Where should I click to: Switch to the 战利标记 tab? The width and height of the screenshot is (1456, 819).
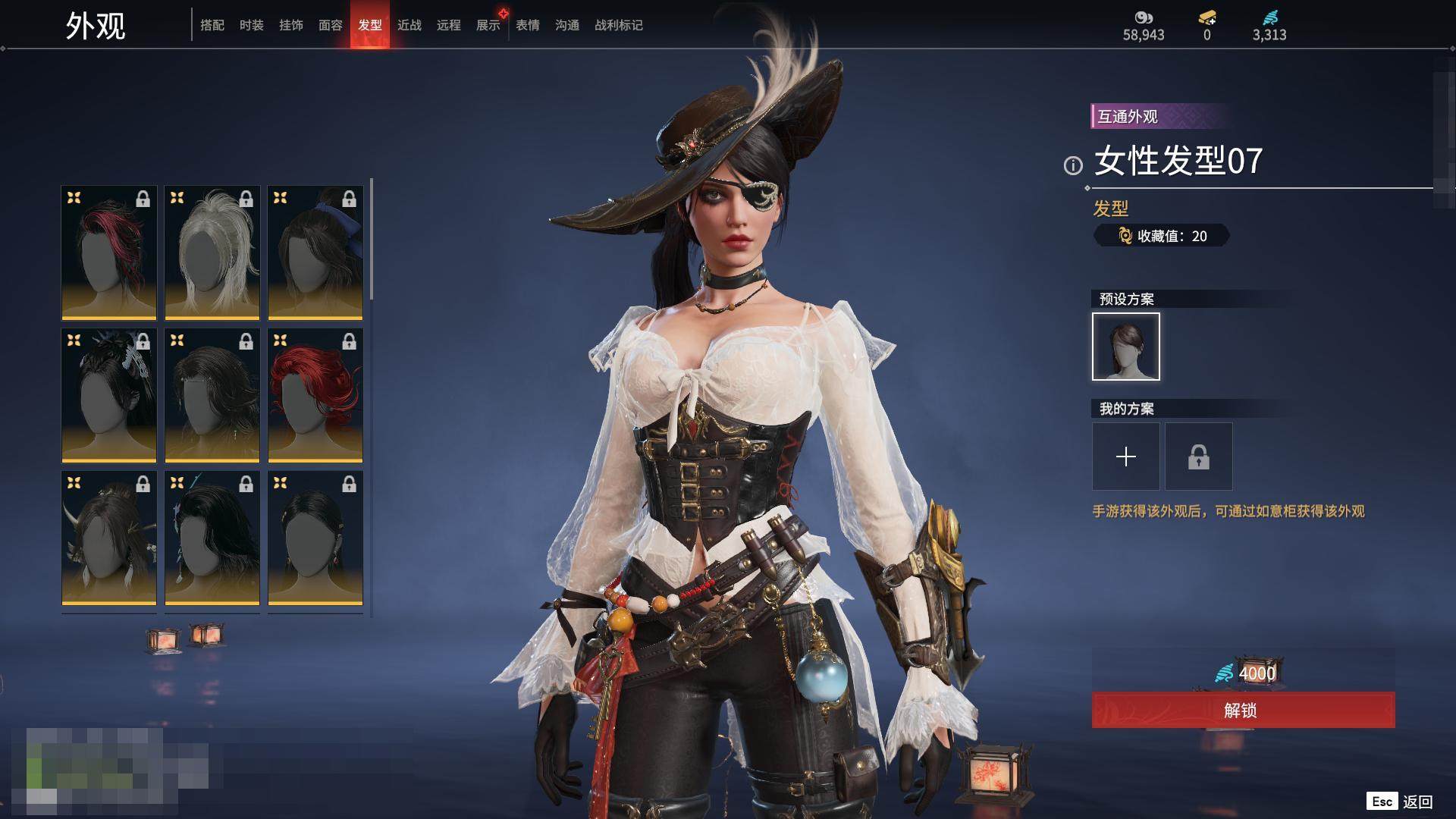click(619, 25)
